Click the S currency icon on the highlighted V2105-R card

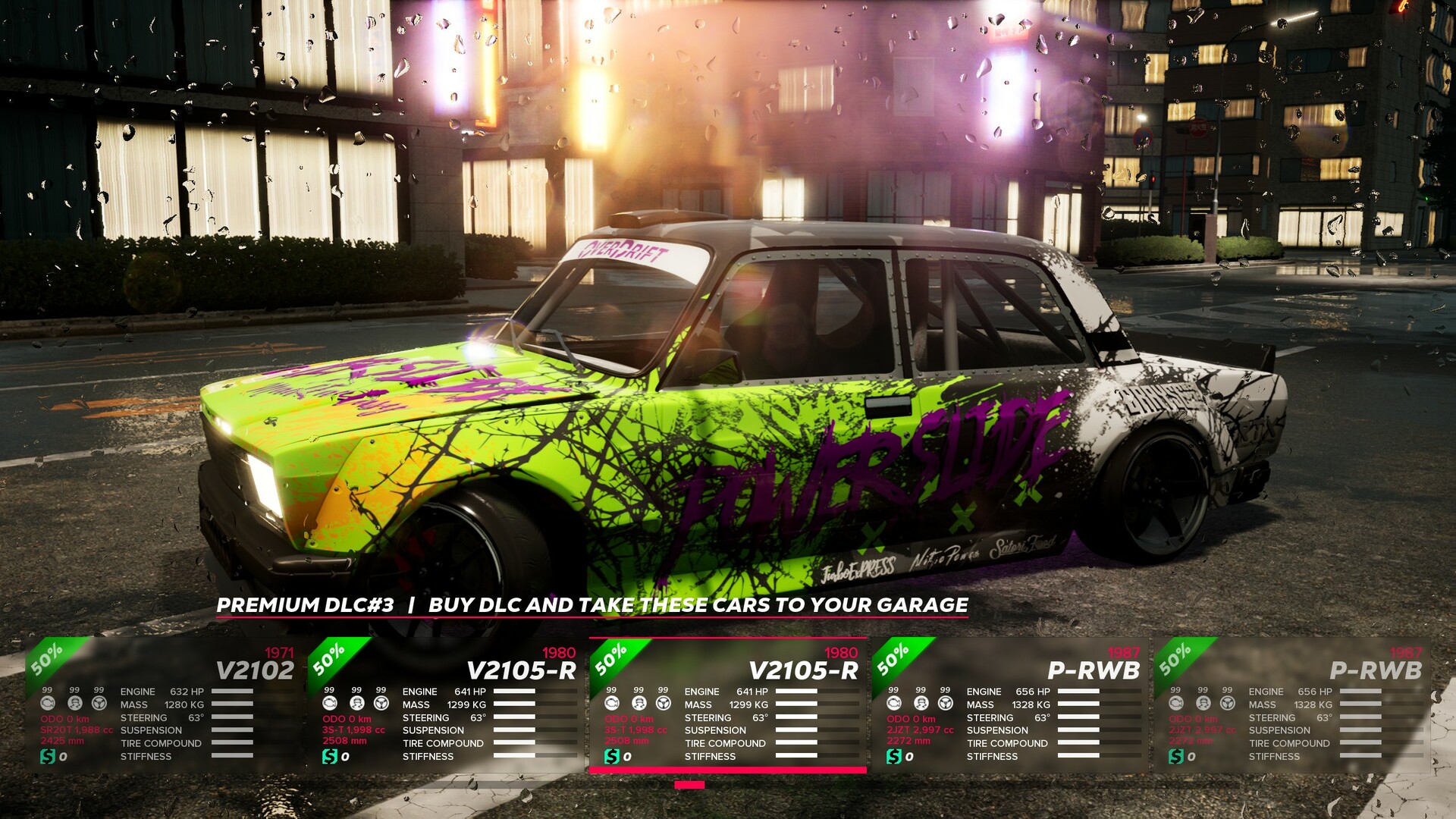[x=612, y=756]
